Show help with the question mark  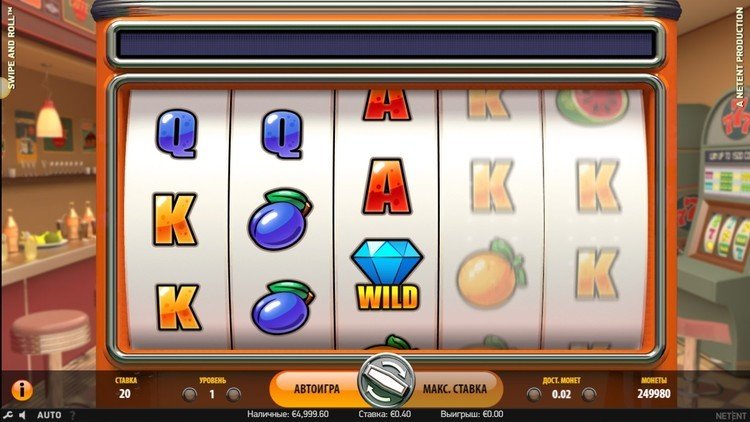72,415
